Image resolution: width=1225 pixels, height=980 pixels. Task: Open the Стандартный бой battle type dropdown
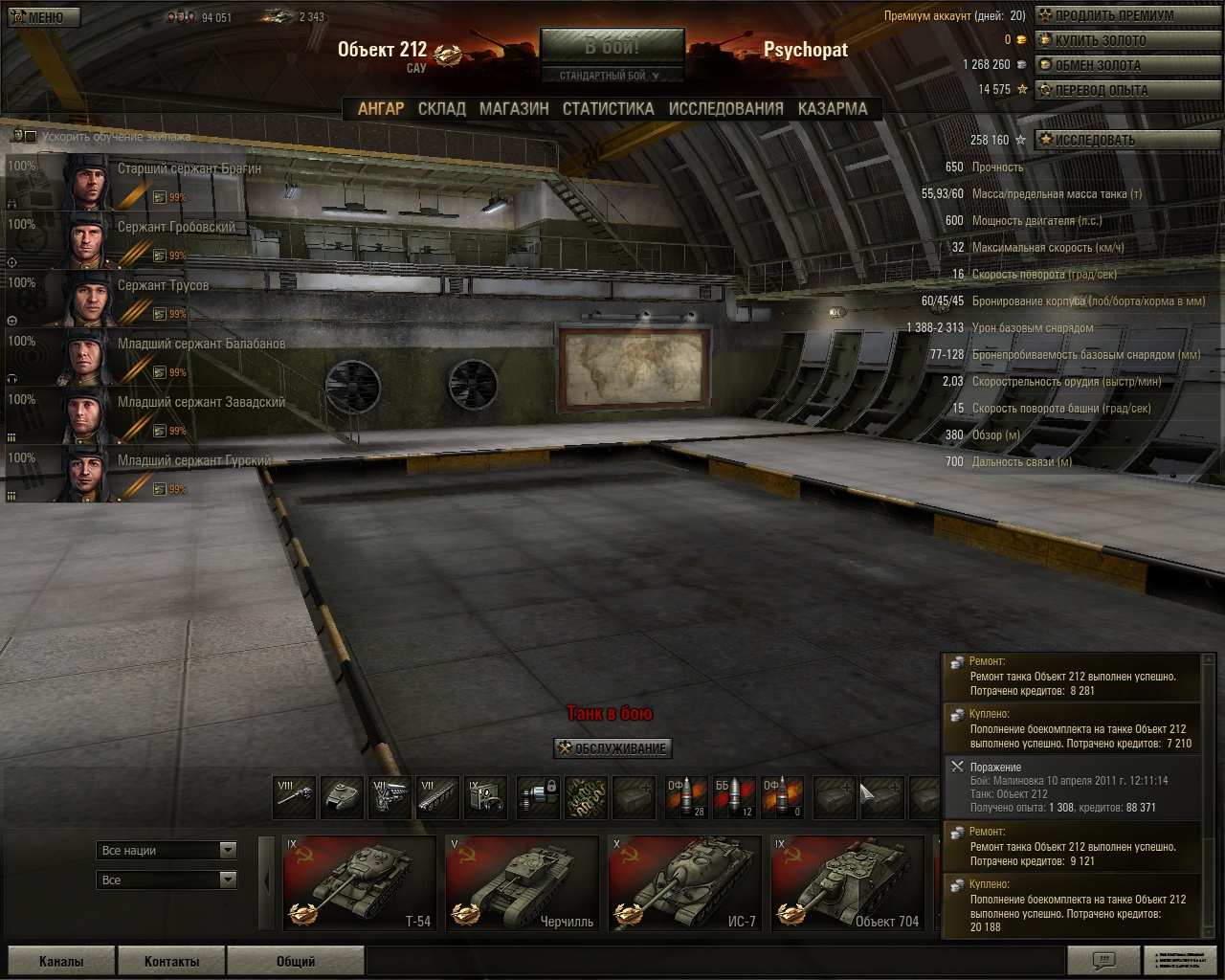tap(612, 76)
